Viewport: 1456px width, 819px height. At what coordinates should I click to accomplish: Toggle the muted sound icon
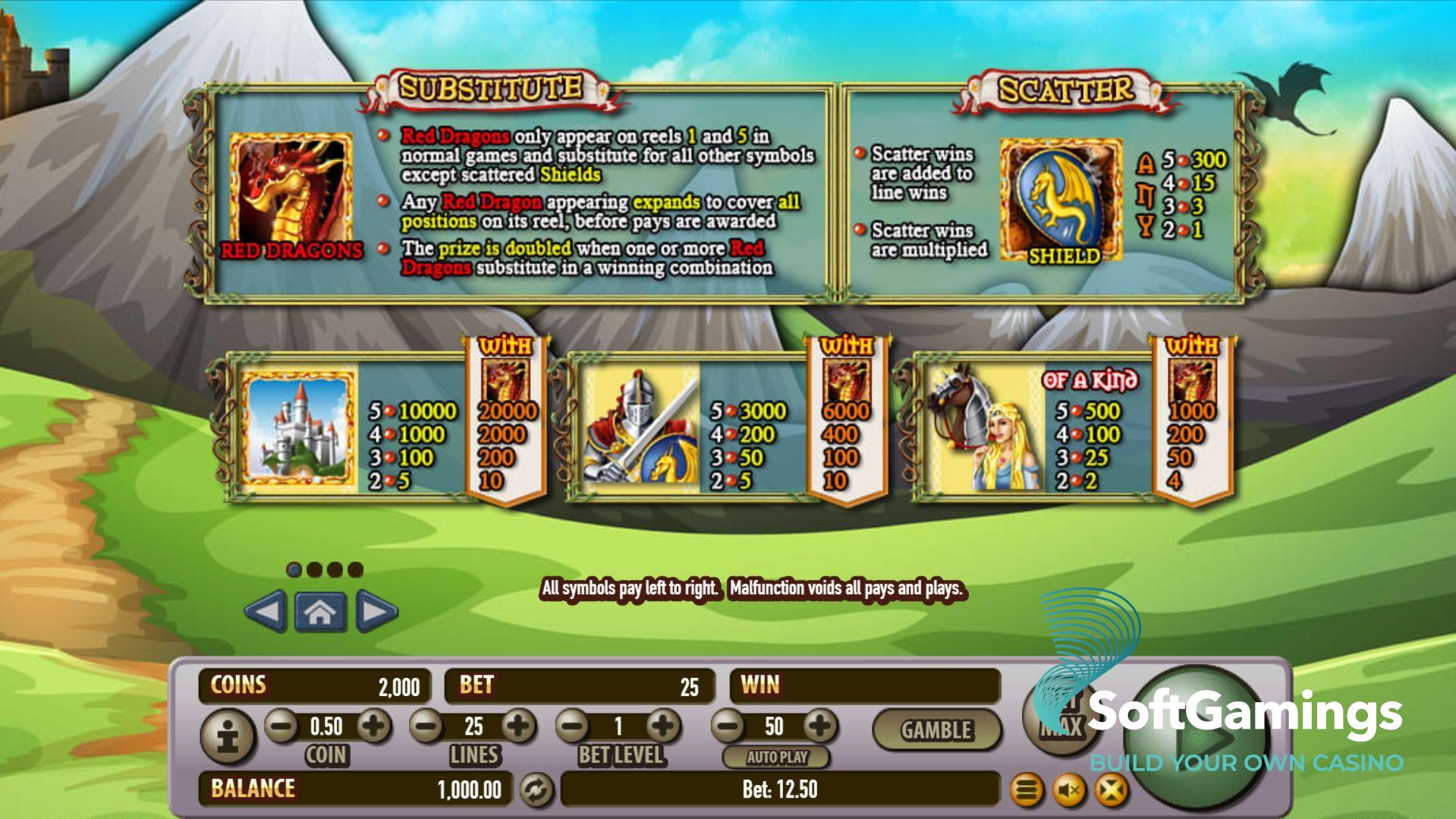click(x=1069, y=791)
